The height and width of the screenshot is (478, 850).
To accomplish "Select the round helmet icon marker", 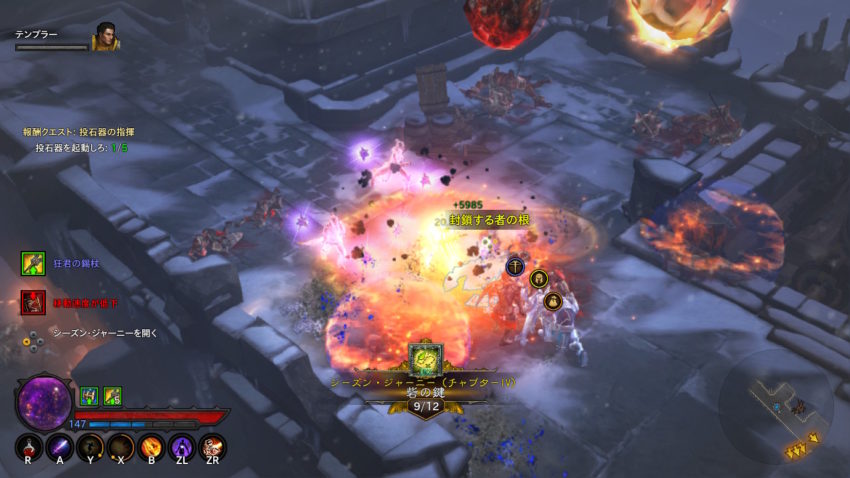I will [x=538, y=279].
